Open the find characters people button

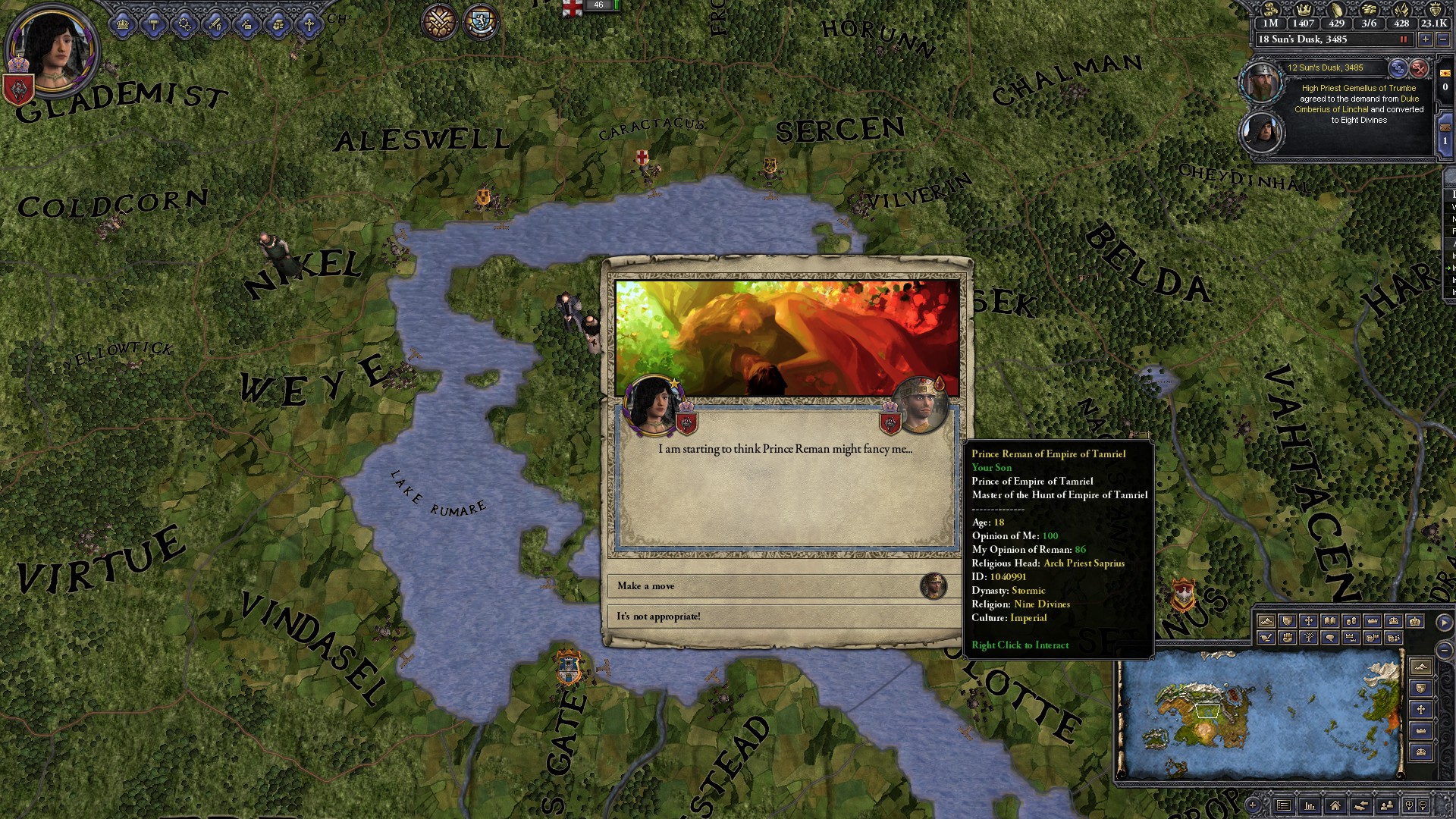[1387, 805]
